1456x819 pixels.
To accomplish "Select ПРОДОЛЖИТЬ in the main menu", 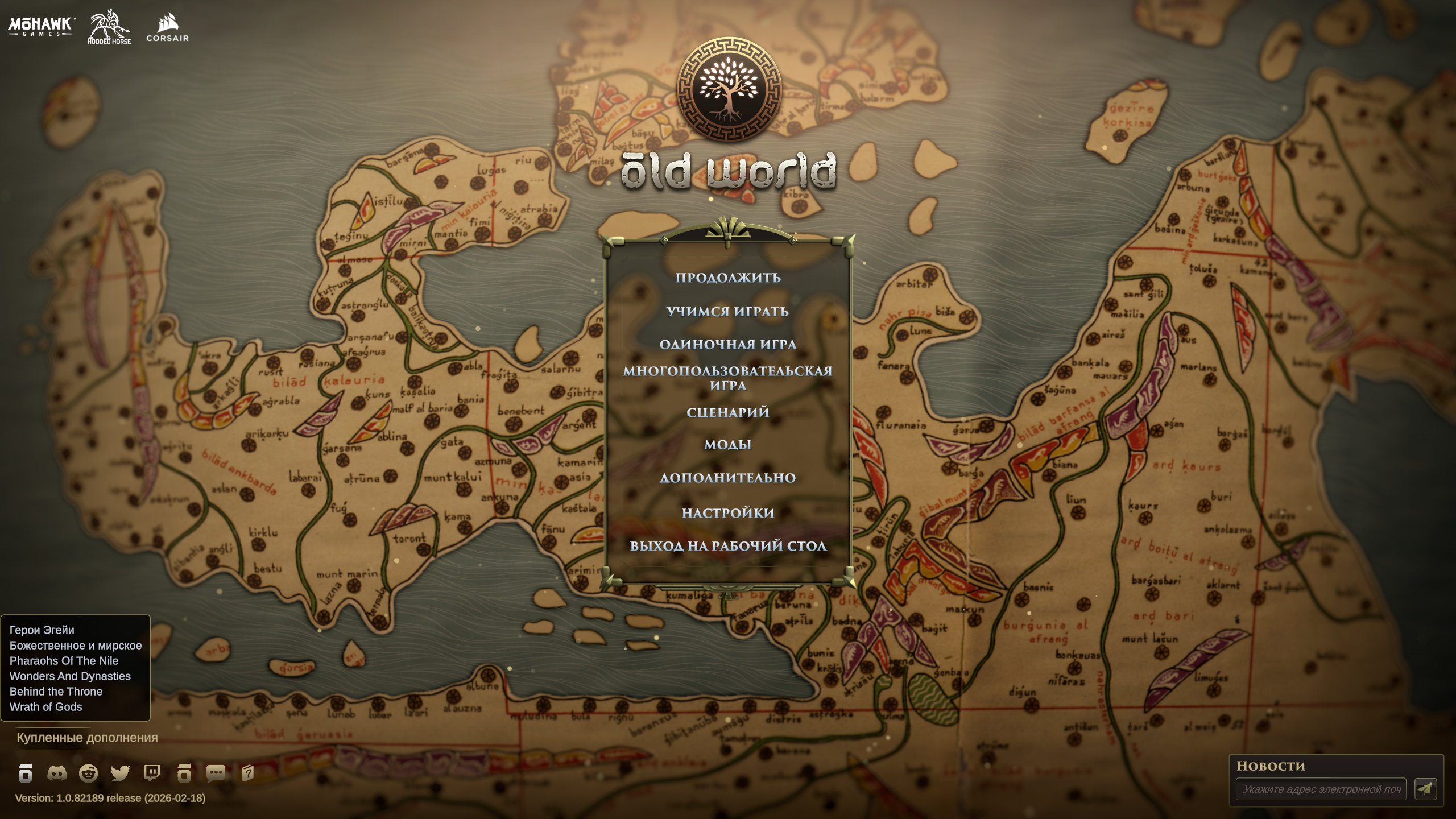I will coord(728,278).
